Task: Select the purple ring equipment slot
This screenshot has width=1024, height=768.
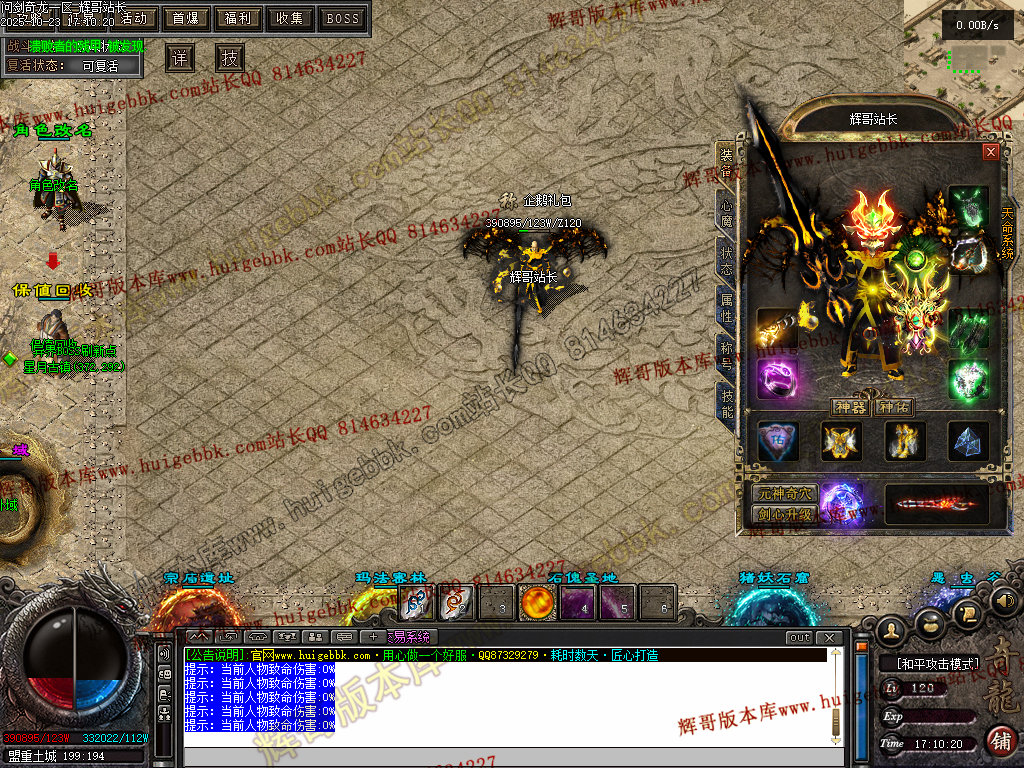Action: pos(777,380)
